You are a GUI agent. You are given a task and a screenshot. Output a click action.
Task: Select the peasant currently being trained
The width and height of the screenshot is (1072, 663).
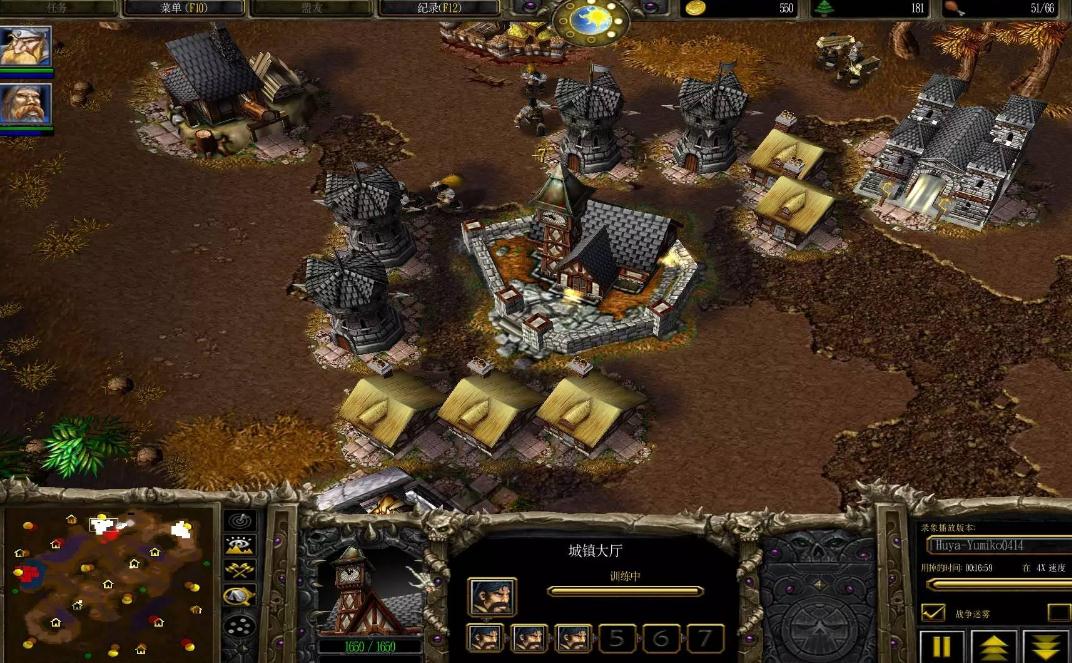491,596
